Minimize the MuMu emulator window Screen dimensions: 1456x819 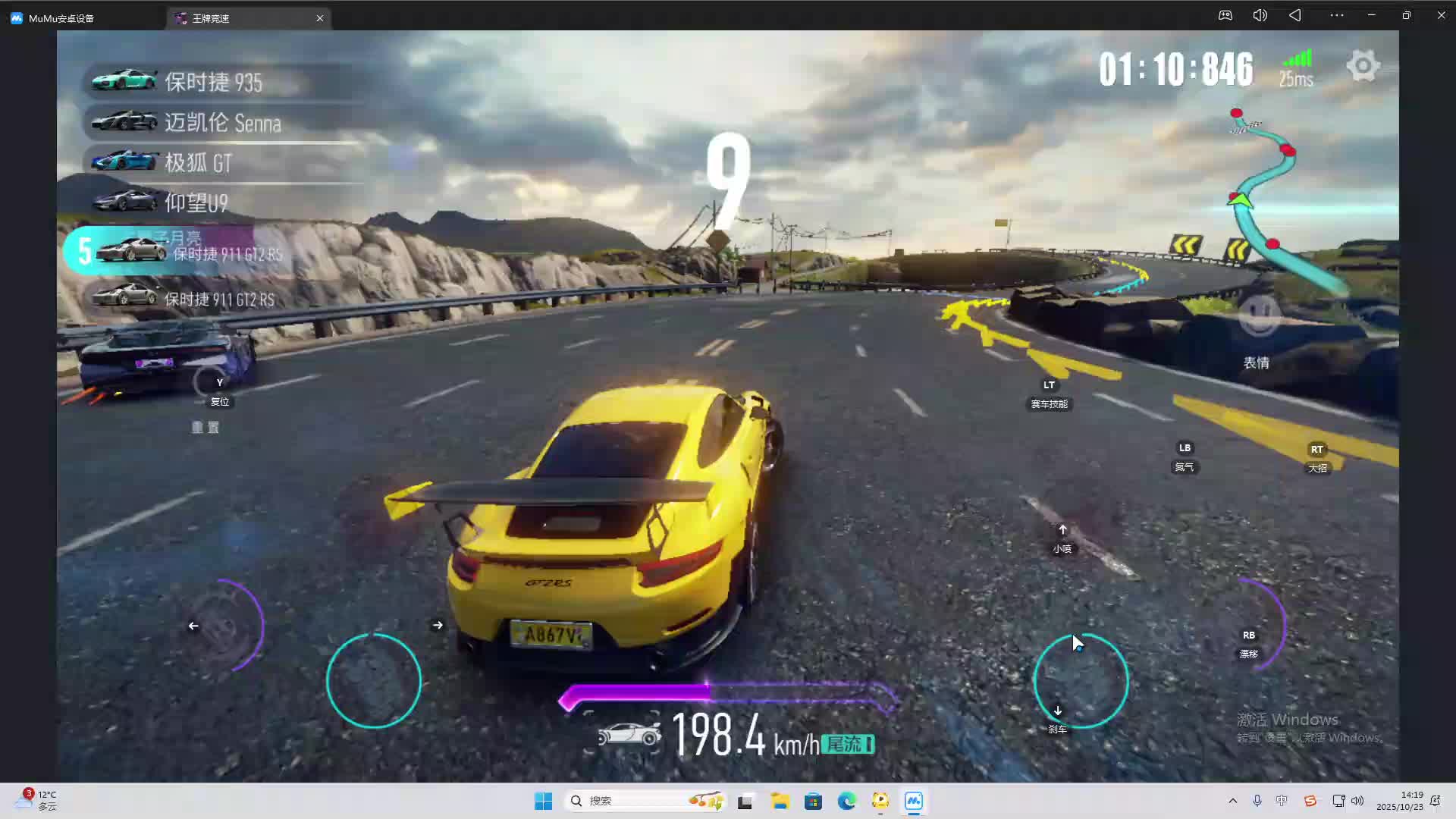click(x=1372, y=15)
